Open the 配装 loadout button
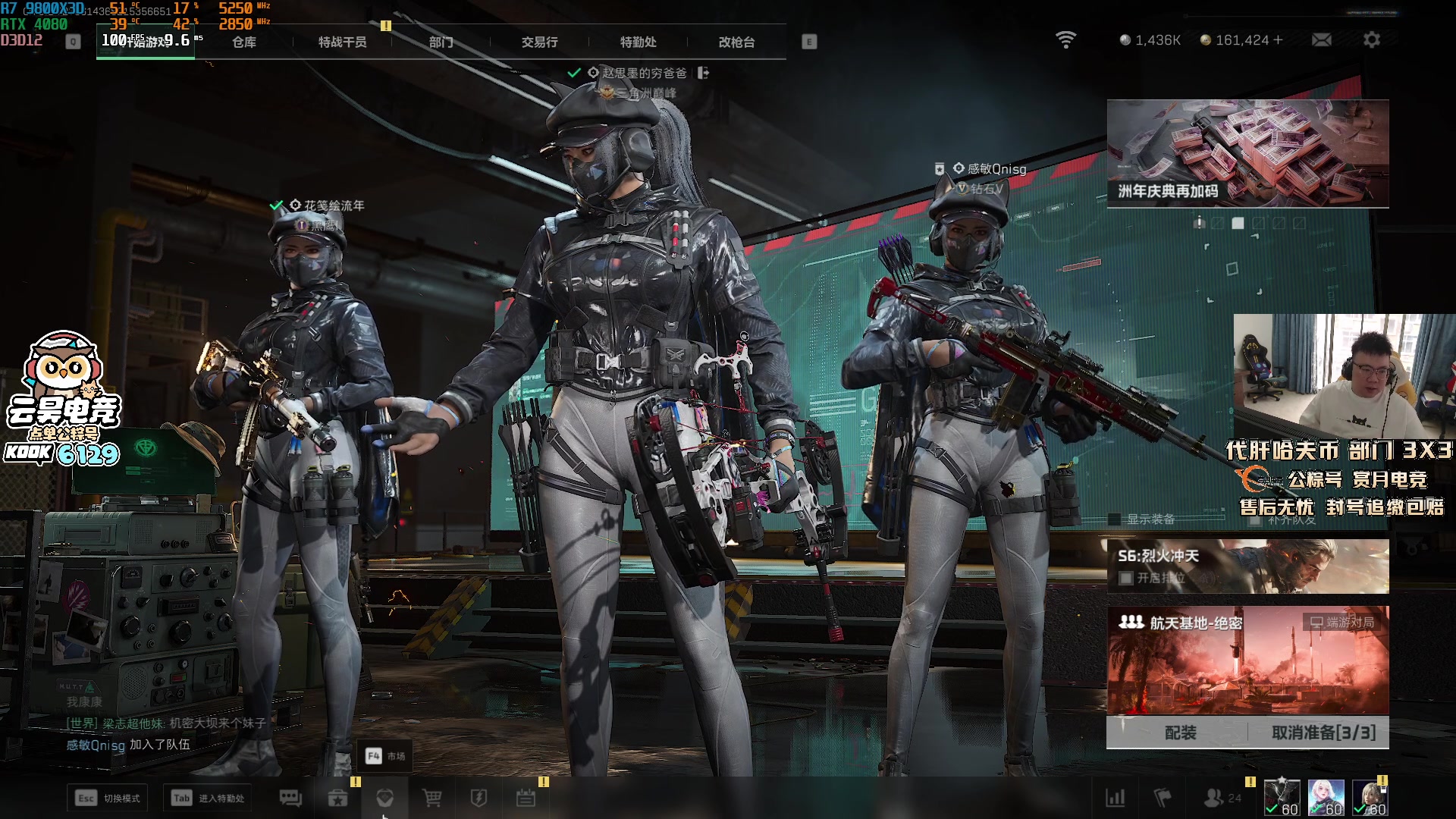The height and width of the screenshot is (819, 1456). 1180,733
